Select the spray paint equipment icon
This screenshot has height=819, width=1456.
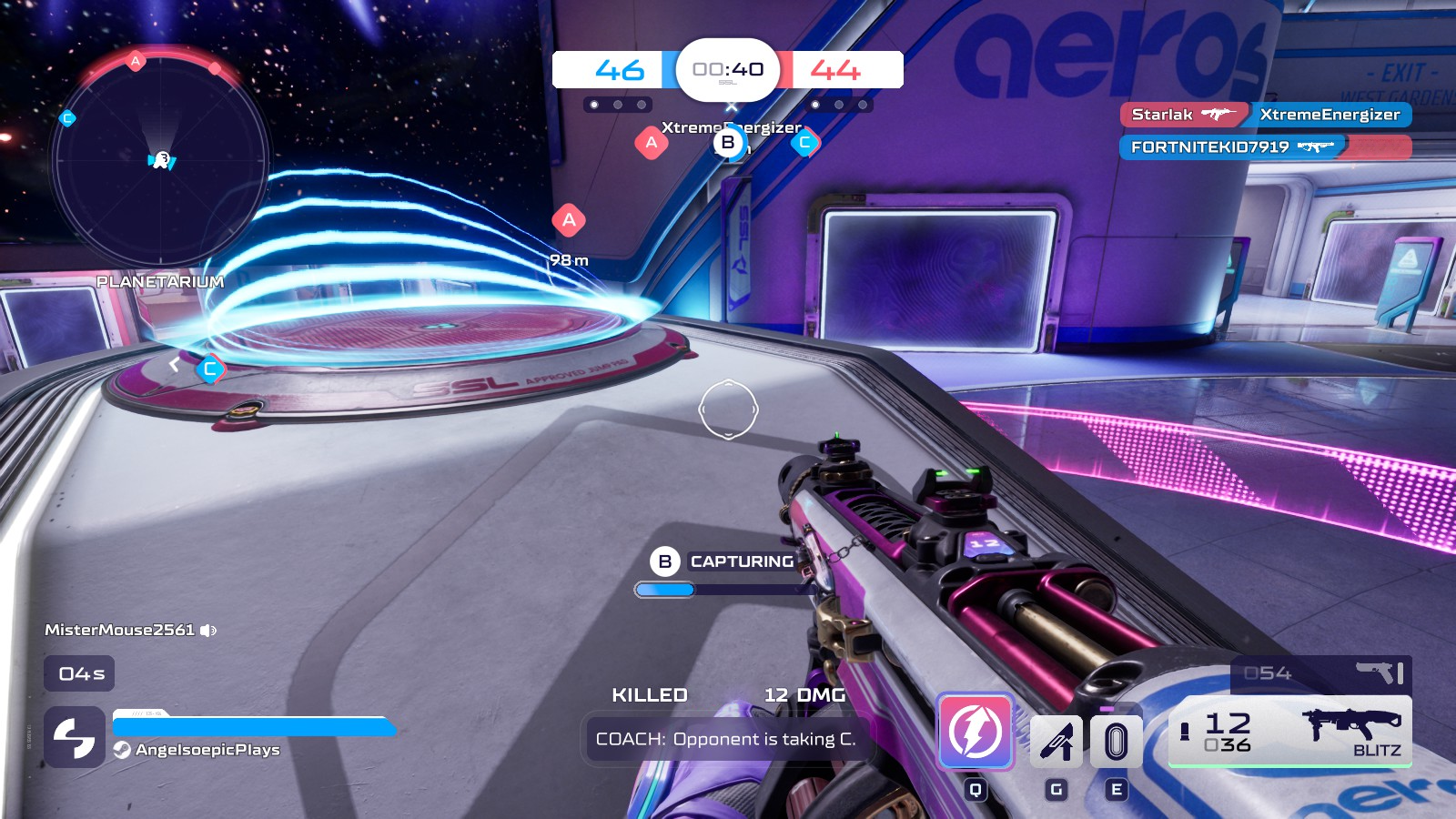pos(1056,742)
